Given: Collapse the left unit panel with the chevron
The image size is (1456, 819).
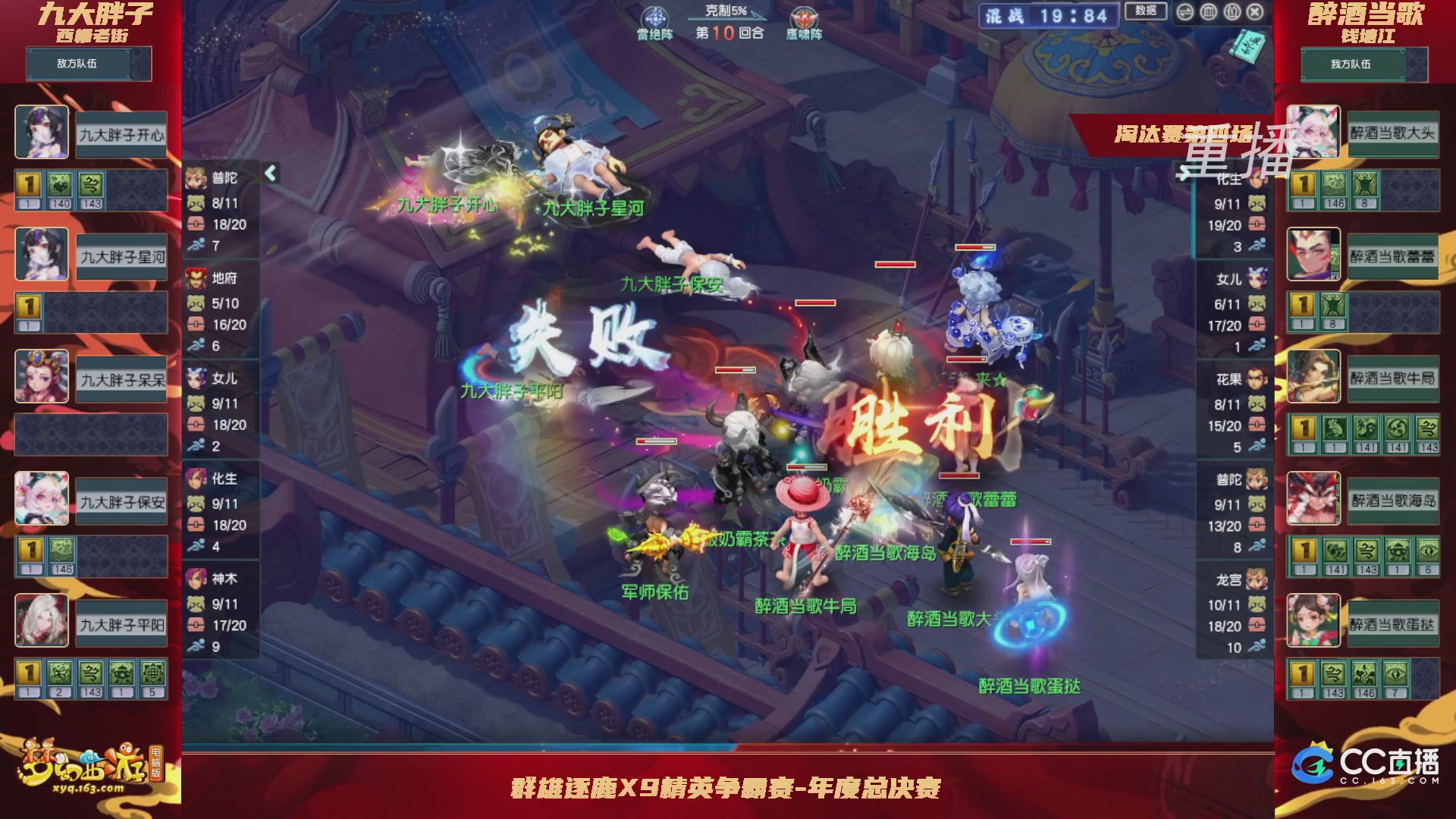Looking at the screenshot, I should [x=269, y=173].
